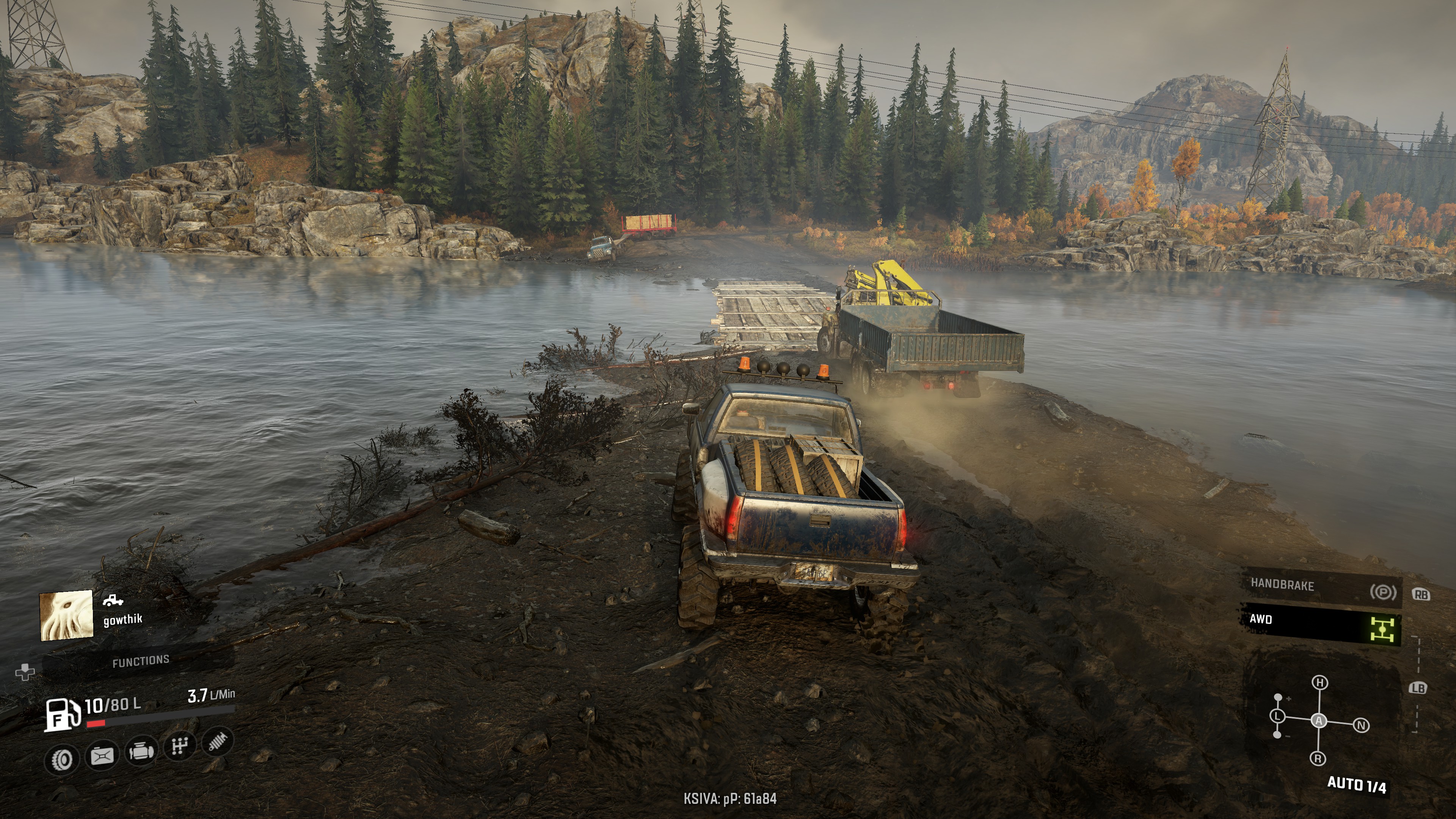This screenshot has width=1456, height=819.
Task: Select the Auto gear A position
Action: click(1319, 721)
